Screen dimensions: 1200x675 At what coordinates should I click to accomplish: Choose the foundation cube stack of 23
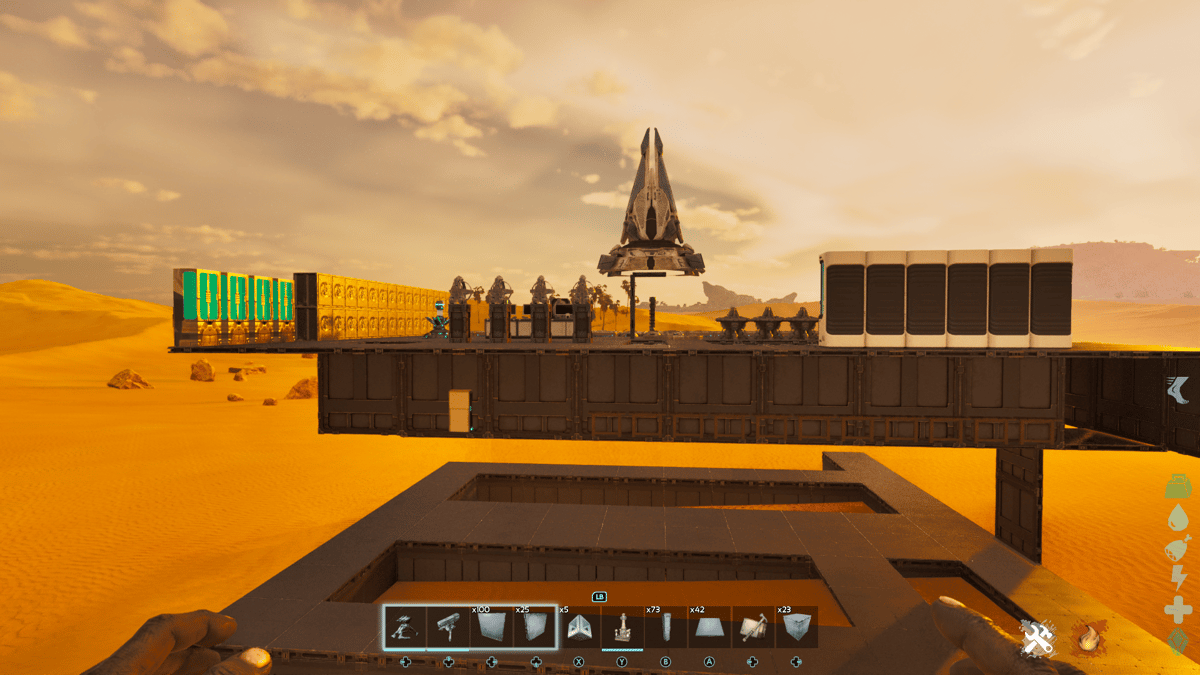tap(796, 627)
